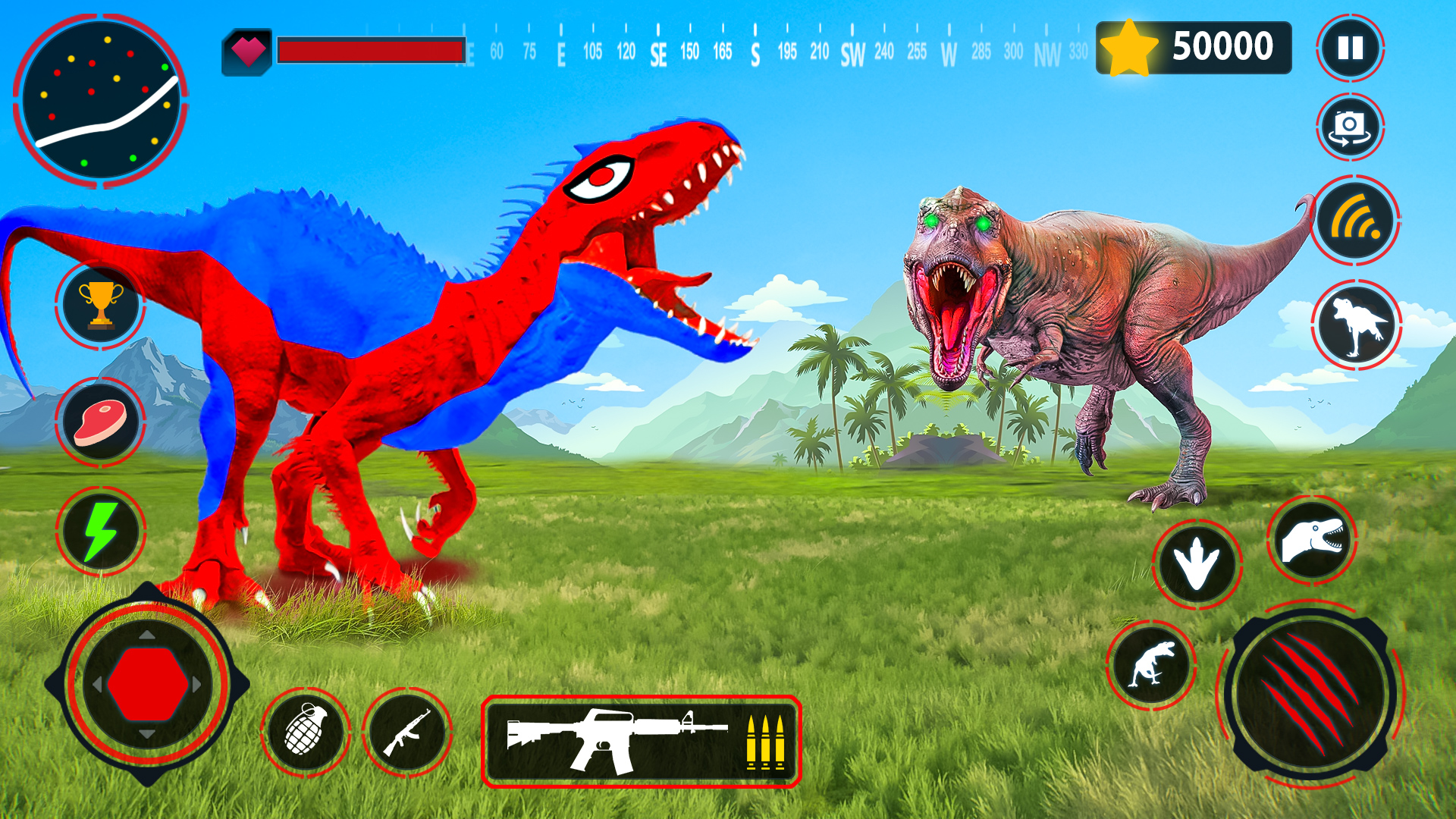
Task: Activate the green lightning boost
Action: 101,531
